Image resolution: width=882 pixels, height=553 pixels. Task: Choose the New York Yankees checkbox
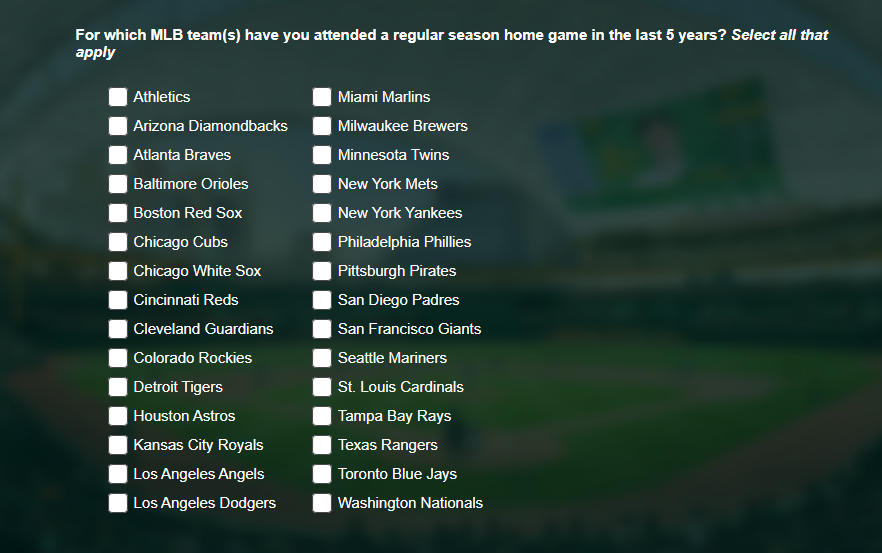tap(322, 213)
